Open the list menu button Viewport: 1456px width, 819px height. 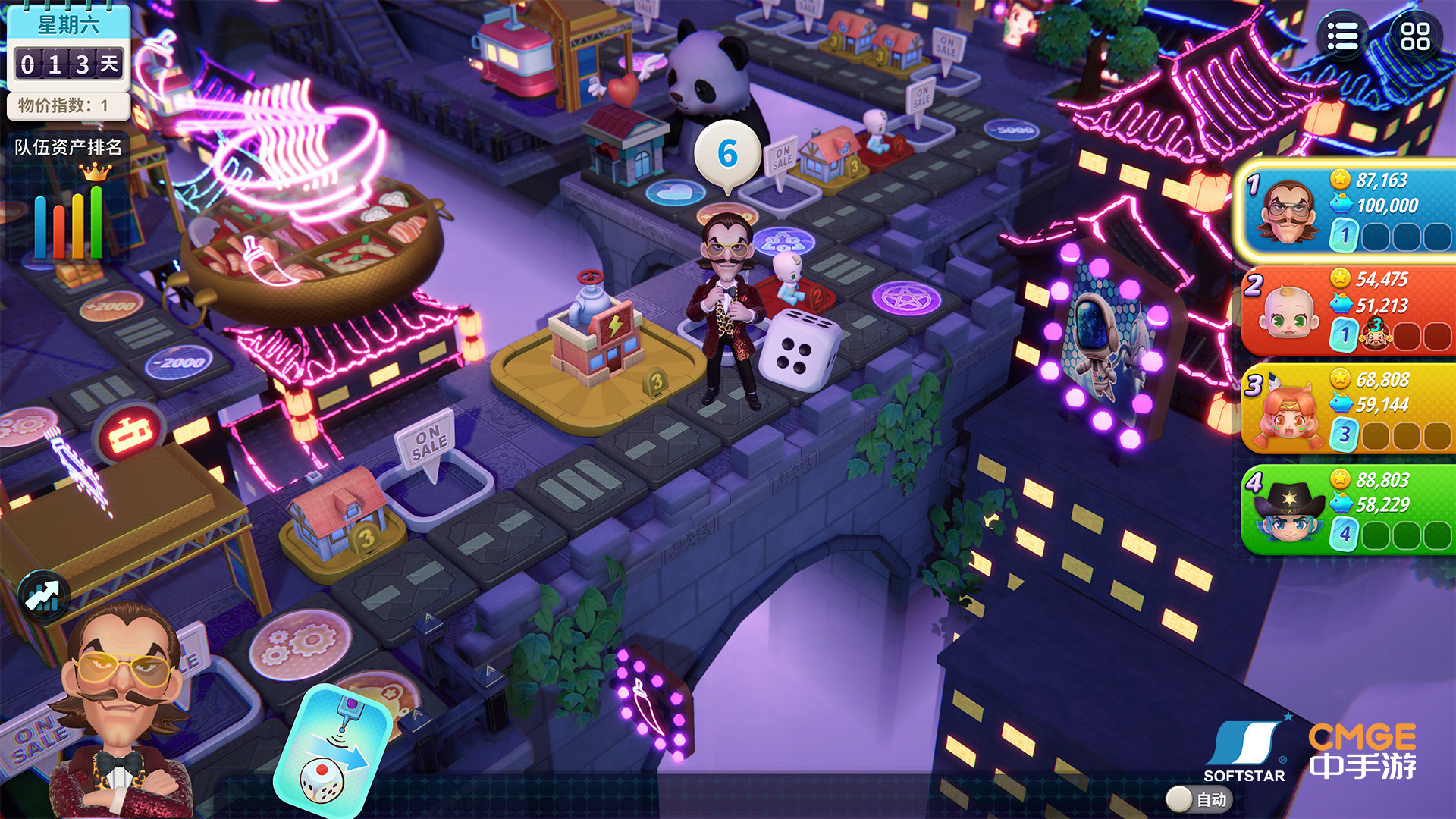coord(1343,36)
